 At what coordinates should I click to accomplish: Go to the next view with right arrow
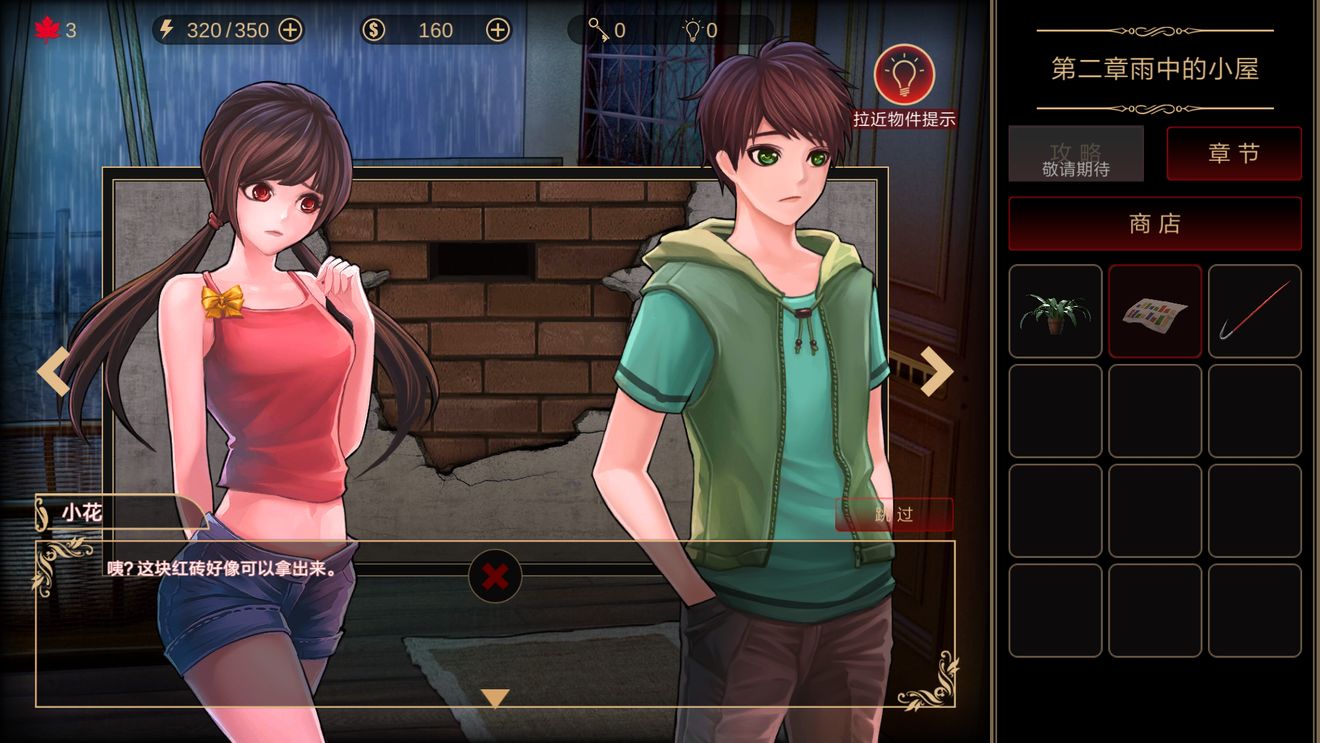(936, 371)
